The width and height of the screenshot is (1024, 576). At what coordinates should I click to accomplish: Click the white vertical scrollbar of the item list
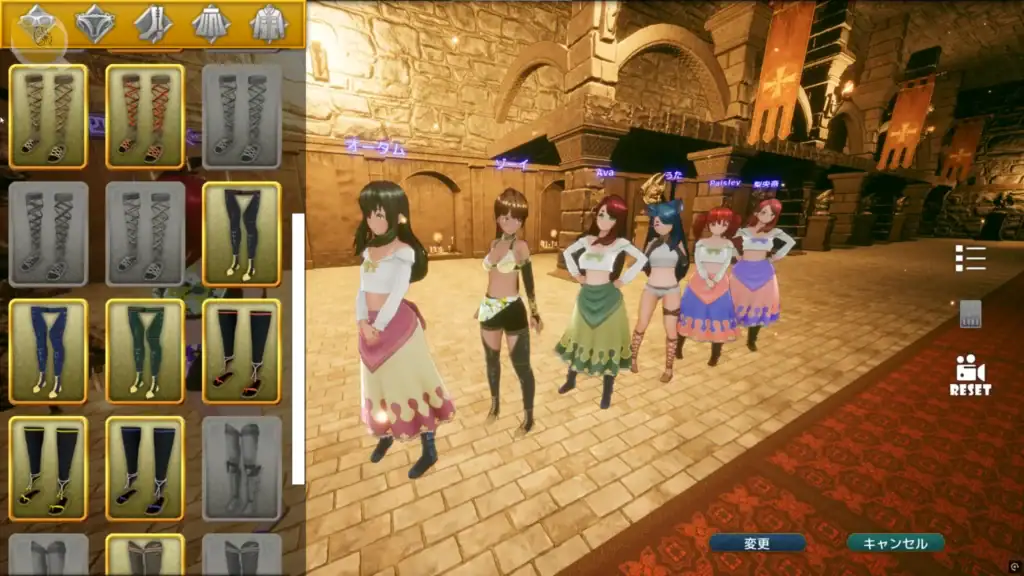point(298,348)
